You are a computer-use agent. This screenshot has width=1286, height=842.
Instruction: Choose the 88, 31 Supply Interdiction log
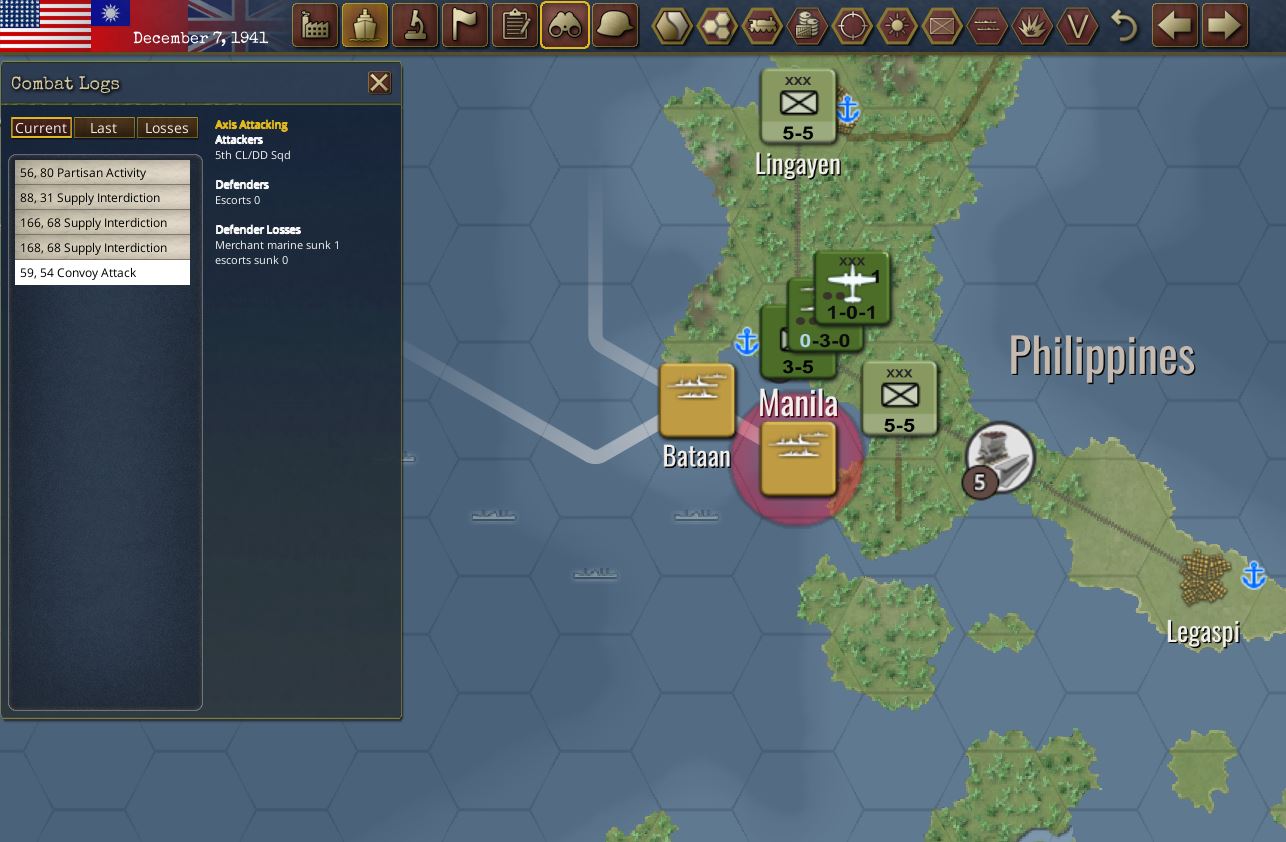[102, 198]
